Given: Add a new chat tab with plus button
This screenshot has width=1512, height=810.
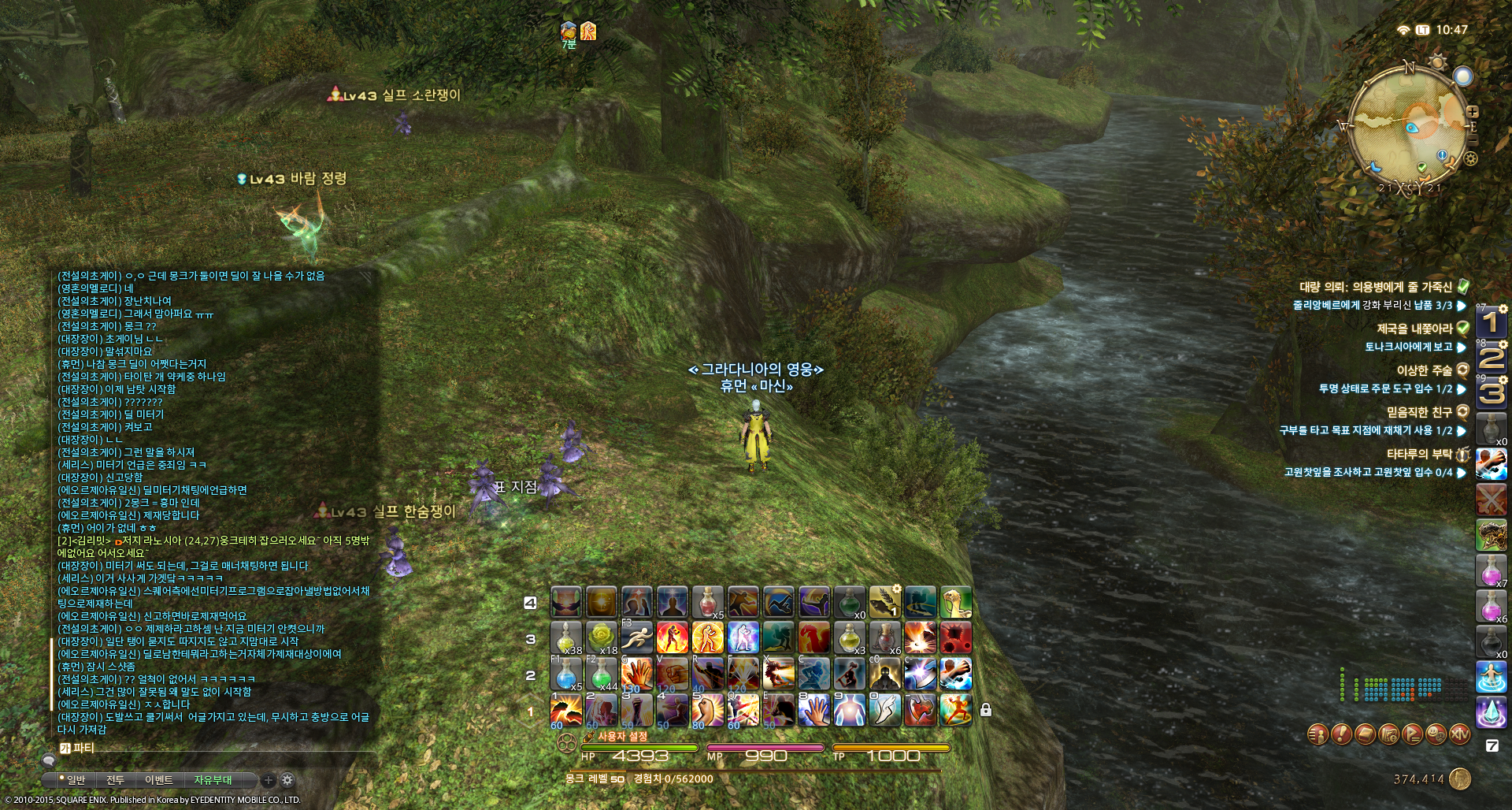Looking at the screenshot, I should 269,780.
